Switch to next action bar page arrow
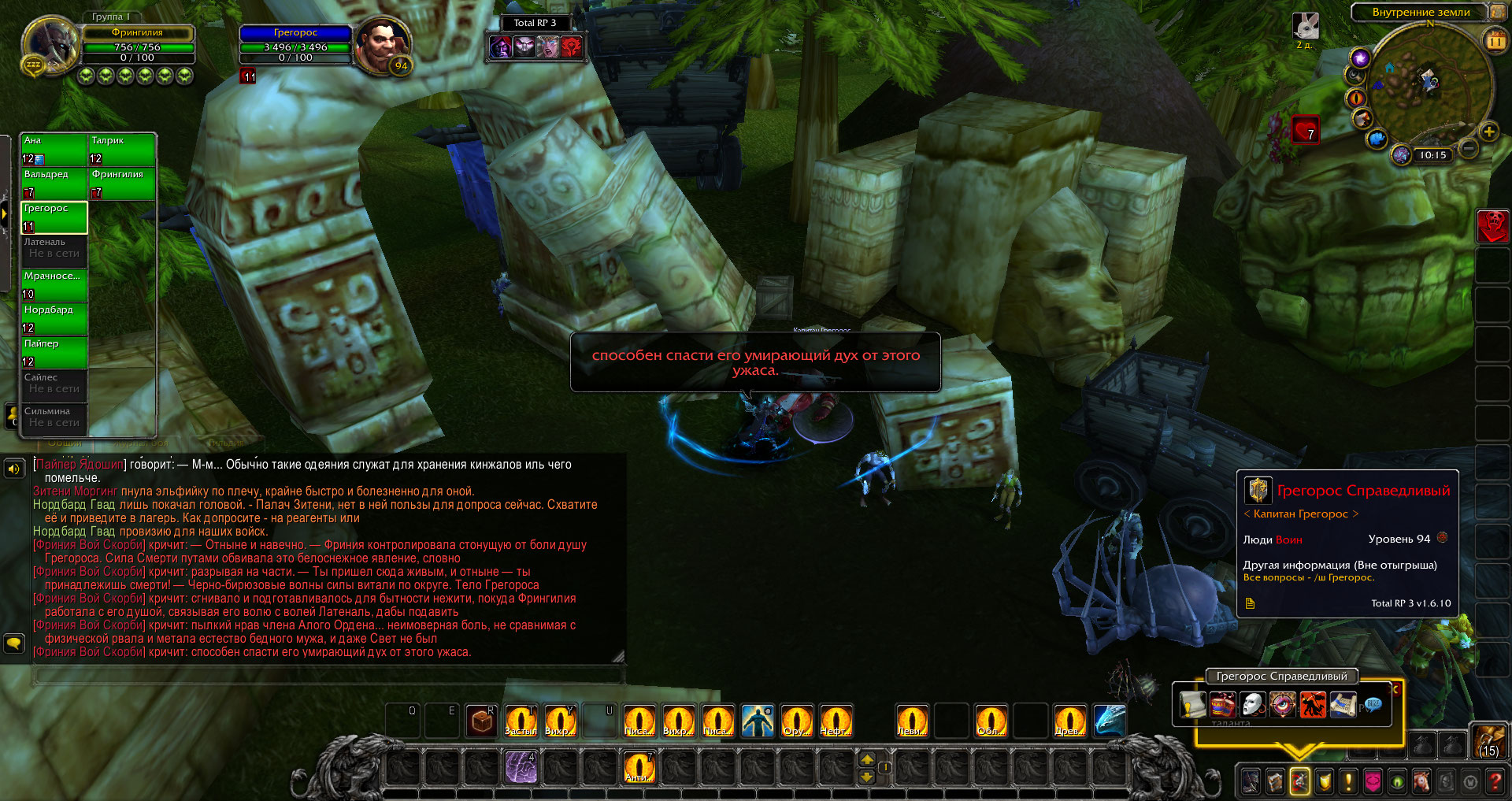Screen dimensions: 1512x801 coord(867,759)
